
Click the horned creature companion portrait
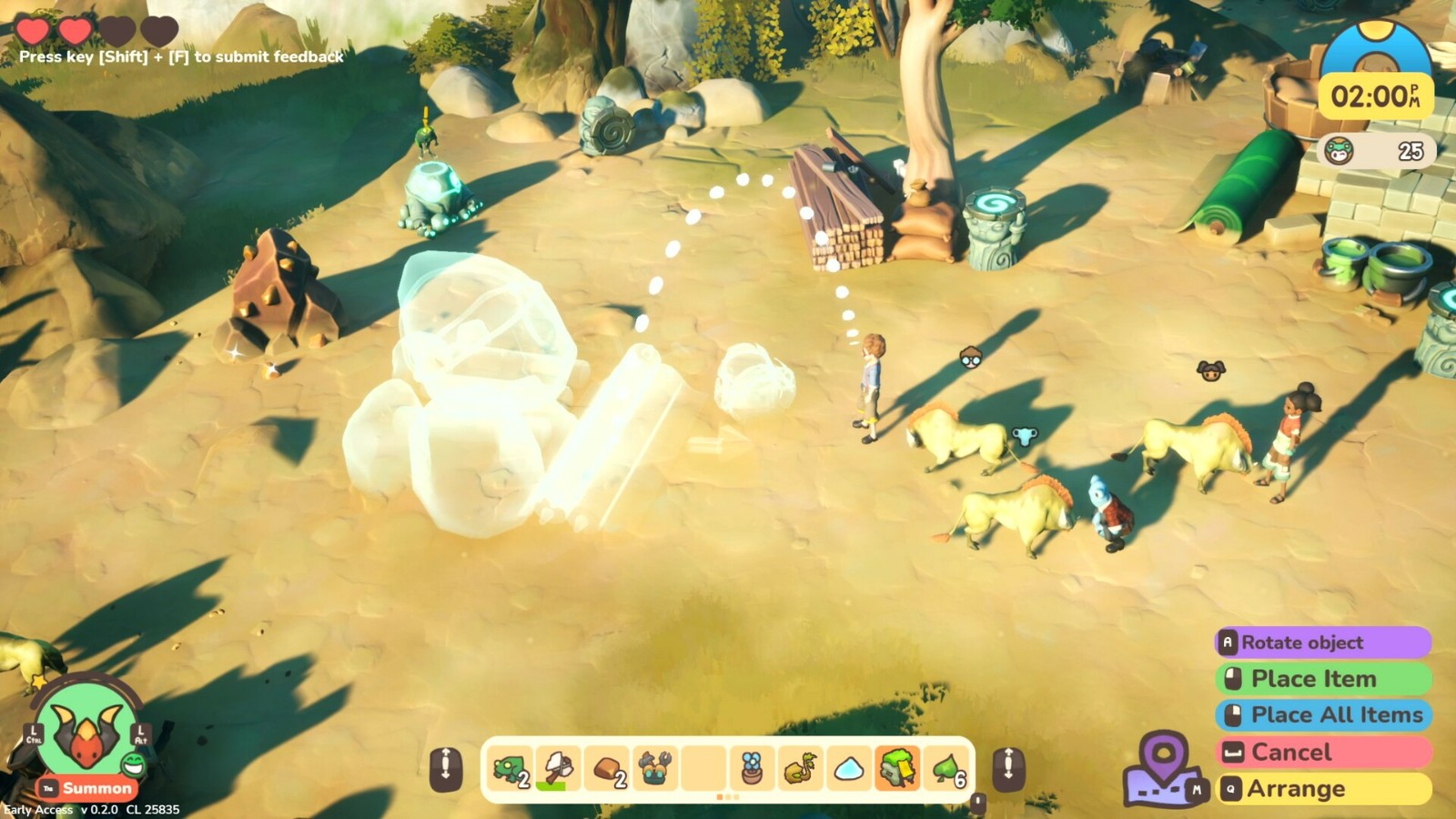(x=87, y=731)
